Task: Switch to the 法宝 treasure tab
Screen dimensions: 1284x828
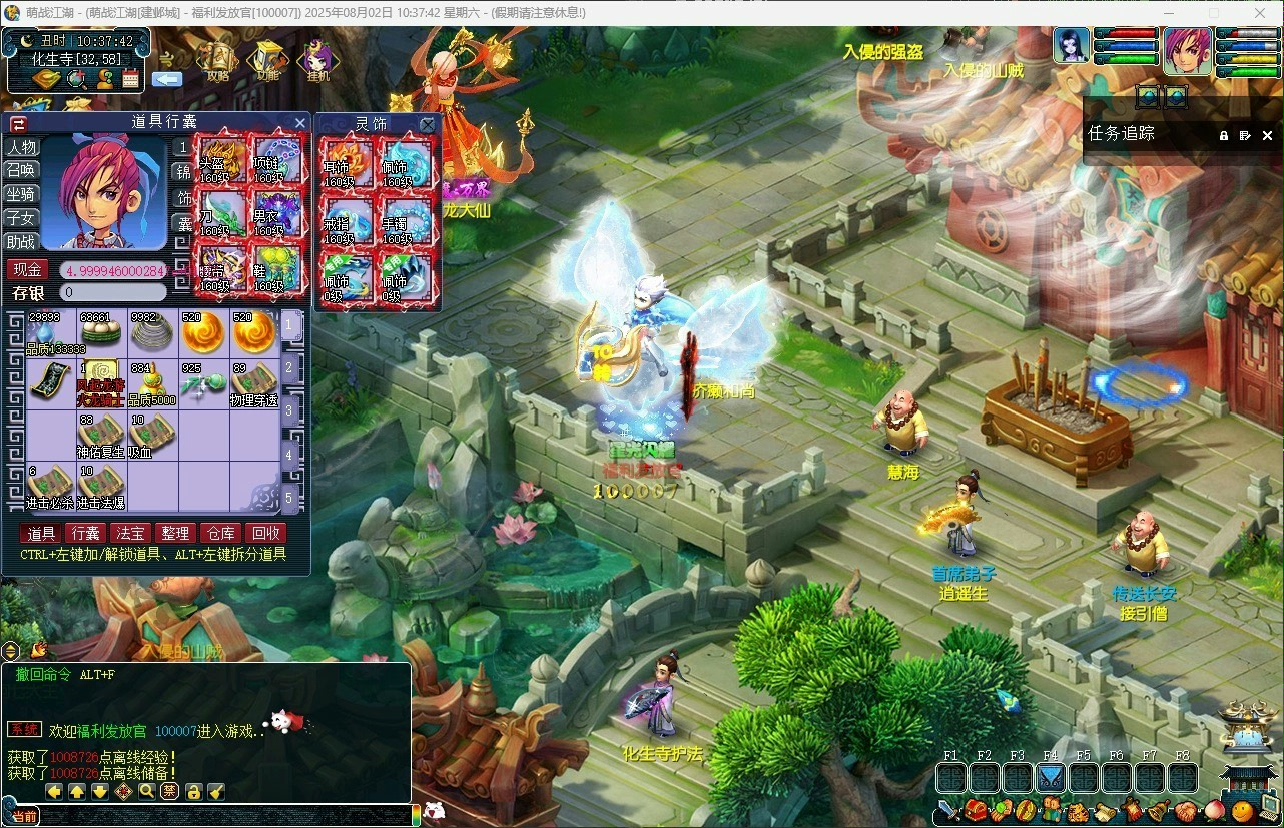Action: click(x=130, y=534)
